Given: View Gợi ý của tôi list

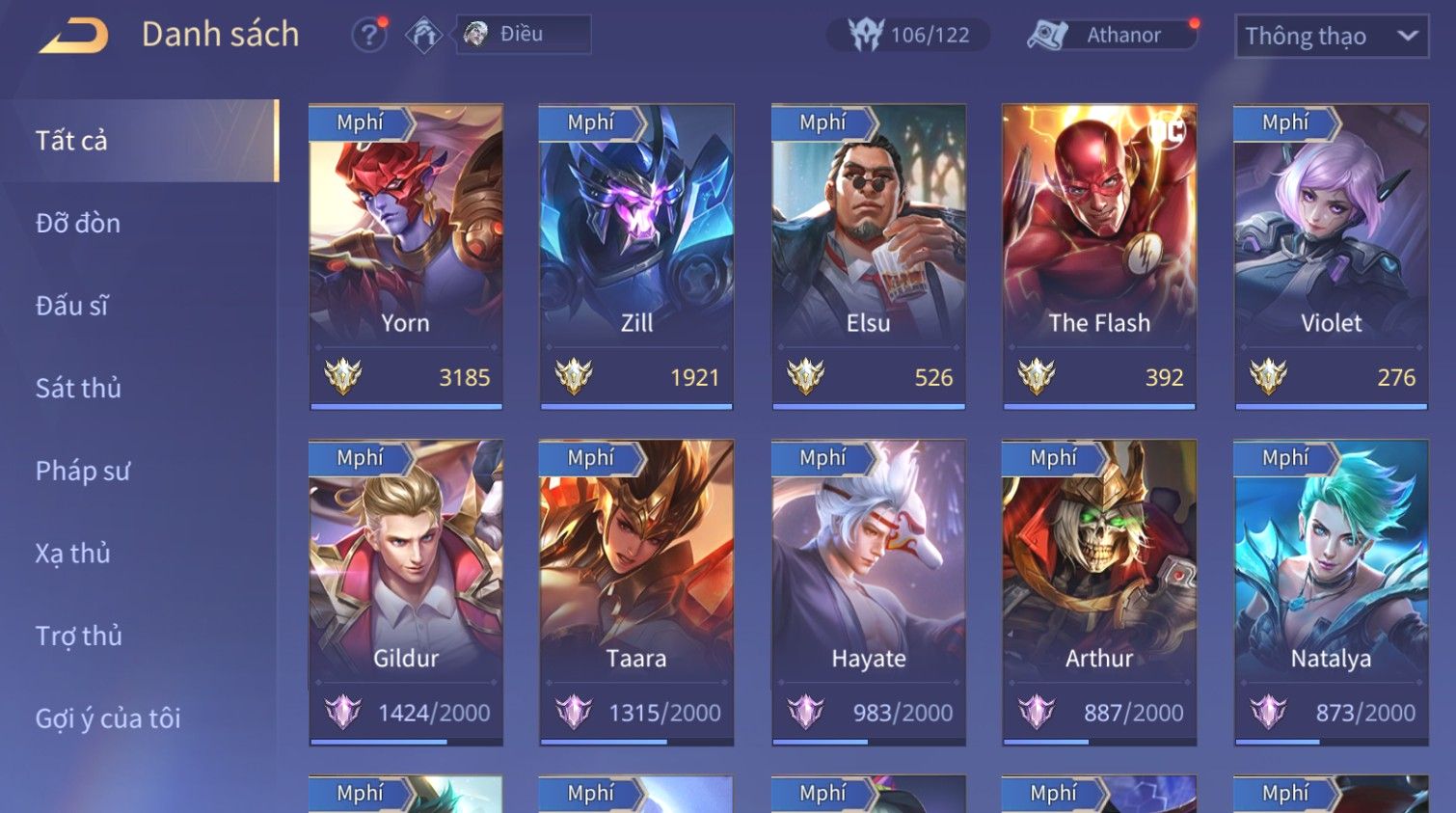Looking at the screenshot, I should tap(108, 718).
